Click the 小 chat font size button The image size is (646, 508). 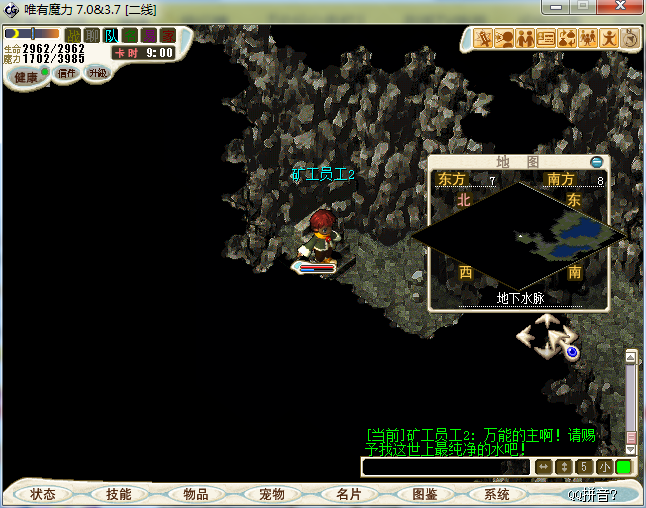click(605, 467)
